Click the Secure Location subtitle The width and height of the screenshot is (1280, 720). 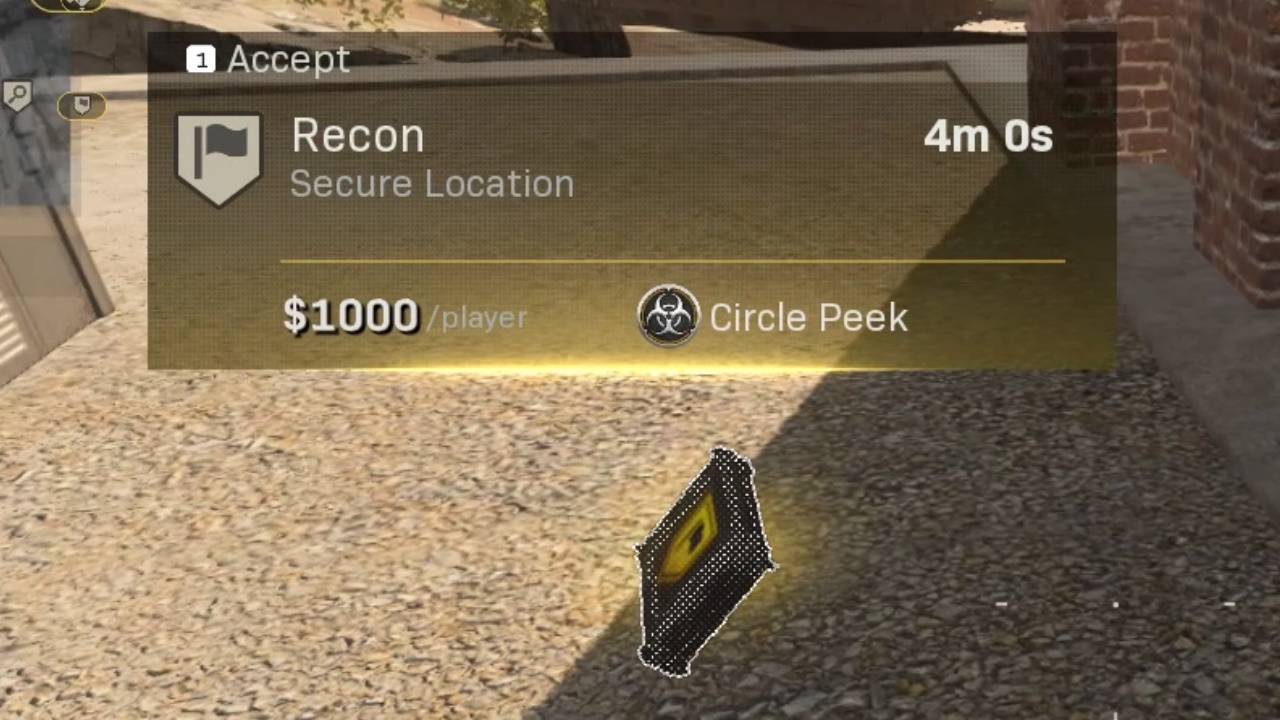[x=432, y=184]
